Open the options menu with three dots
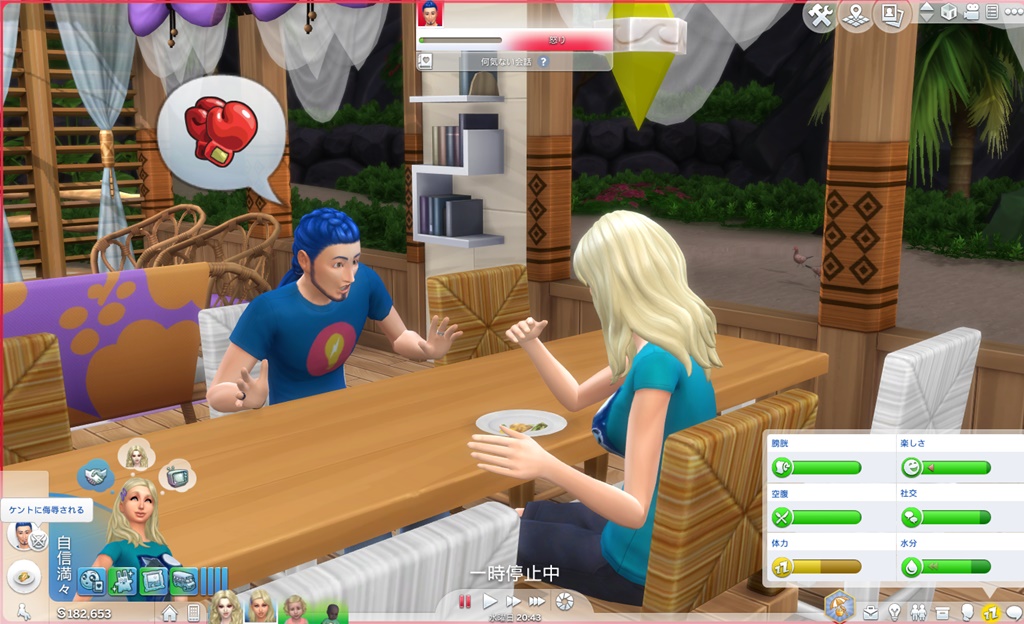Image resolution: width=1024 pixels, height=624 pixels. click(1012, 13)
